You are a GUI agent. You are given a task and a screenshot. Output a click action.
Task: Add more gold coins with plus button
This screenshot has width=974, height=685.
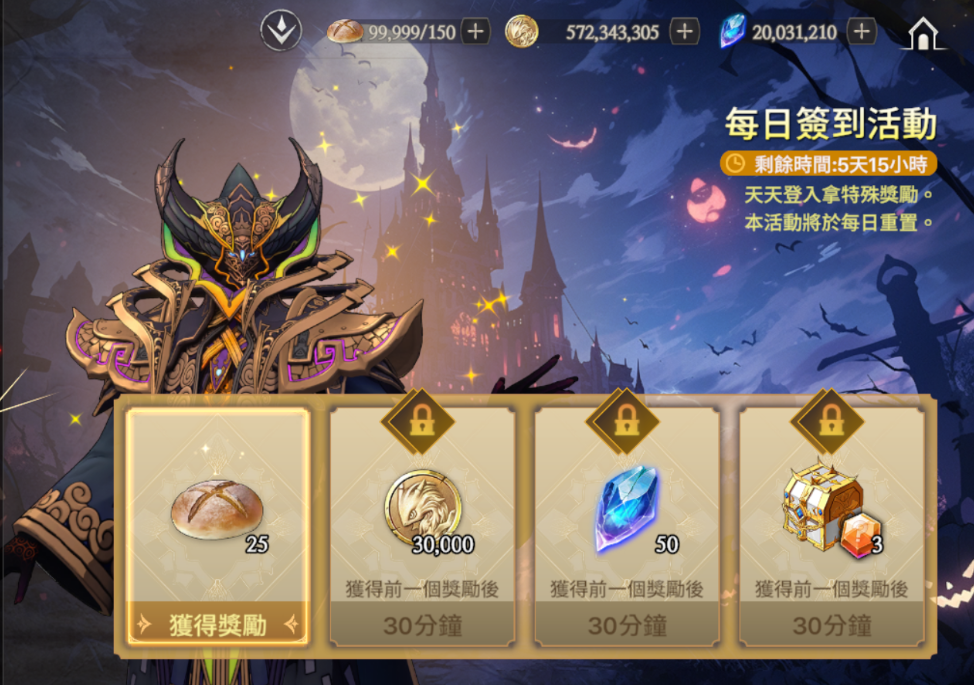(x=684, y=32)
